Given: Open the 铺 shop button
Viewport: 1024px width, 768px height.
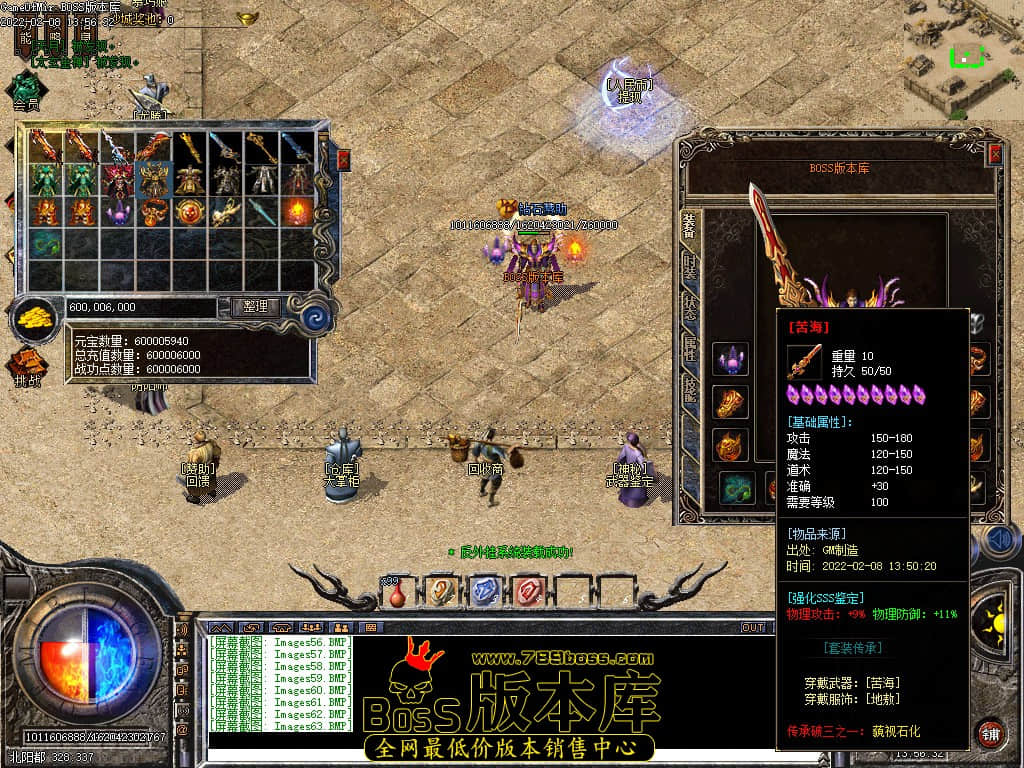Looking at the screenshot, I should [990, 731].
